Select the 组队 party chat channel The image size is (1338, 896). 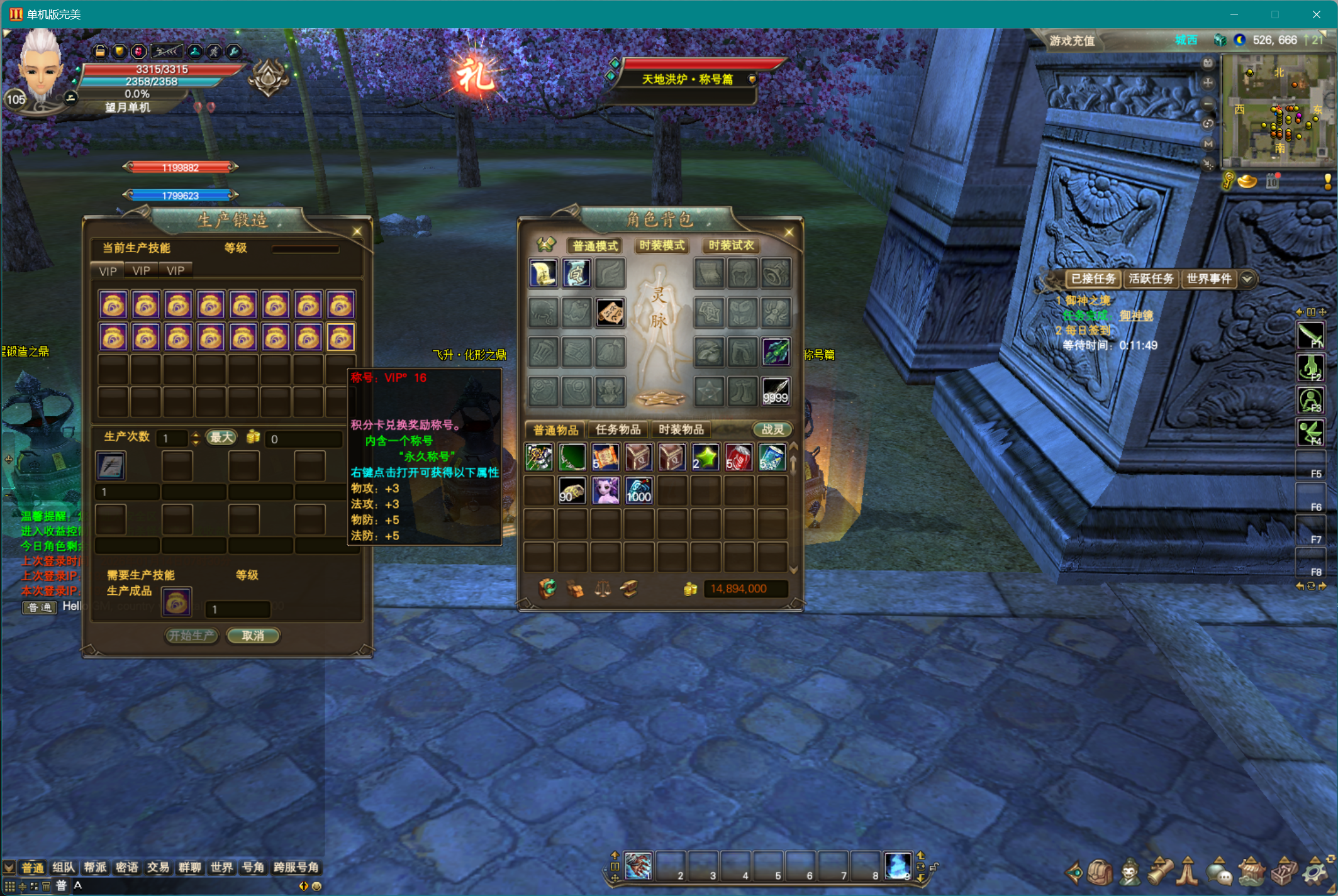coord(64,868)
